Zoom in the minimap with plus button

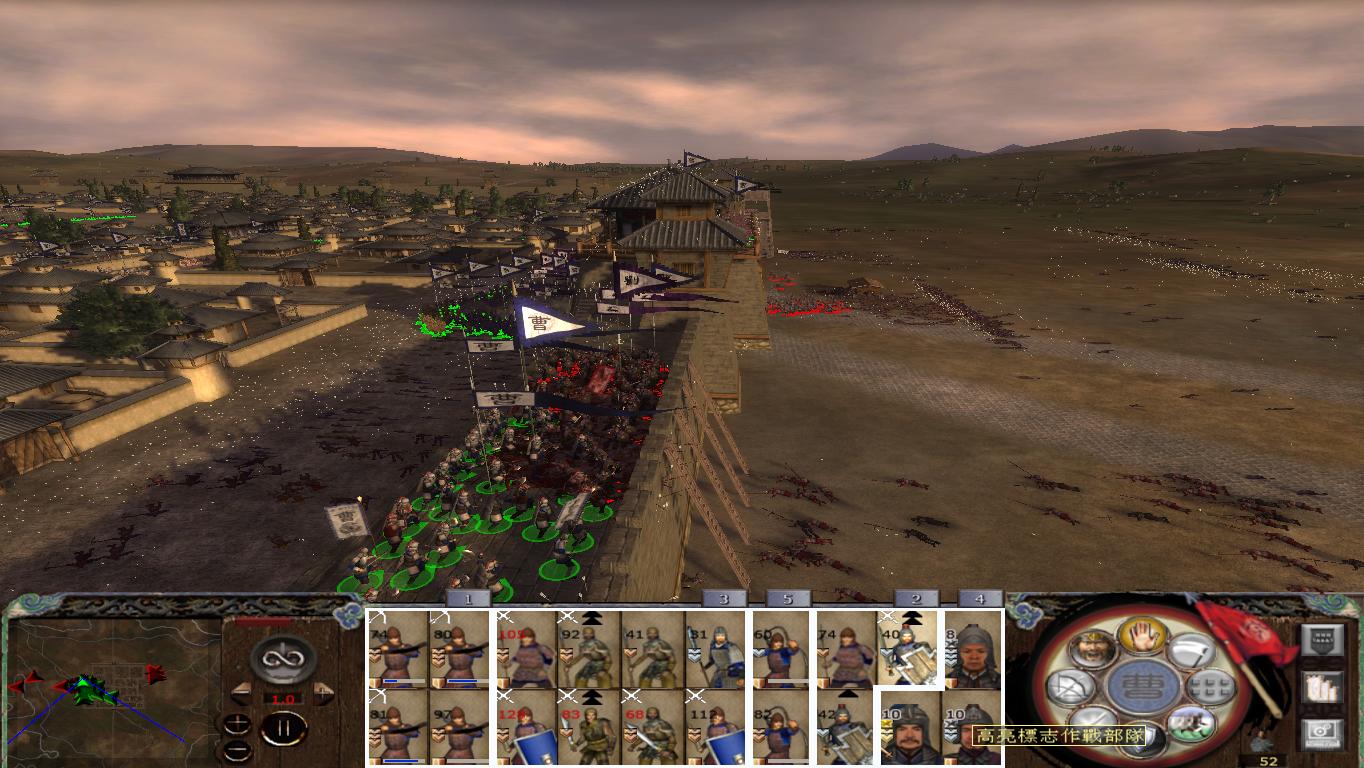tap(238, 722)
